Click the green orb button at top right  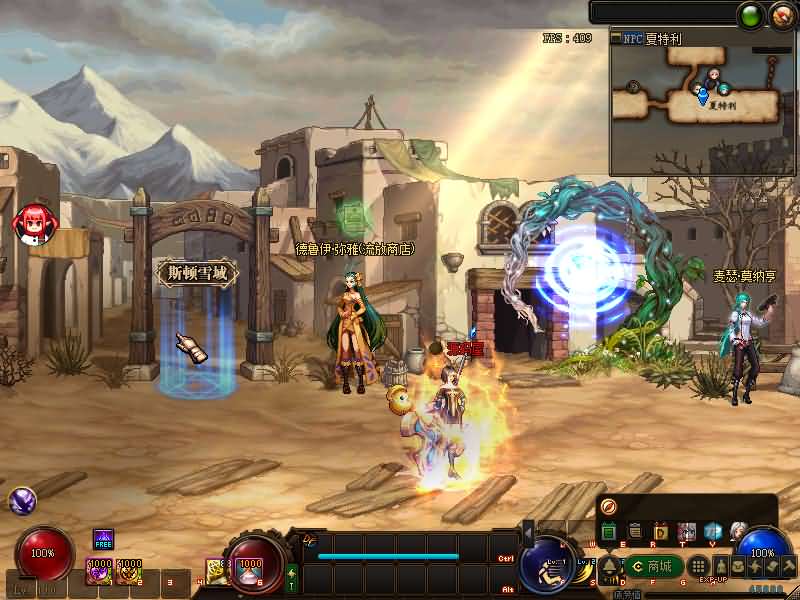750,14
